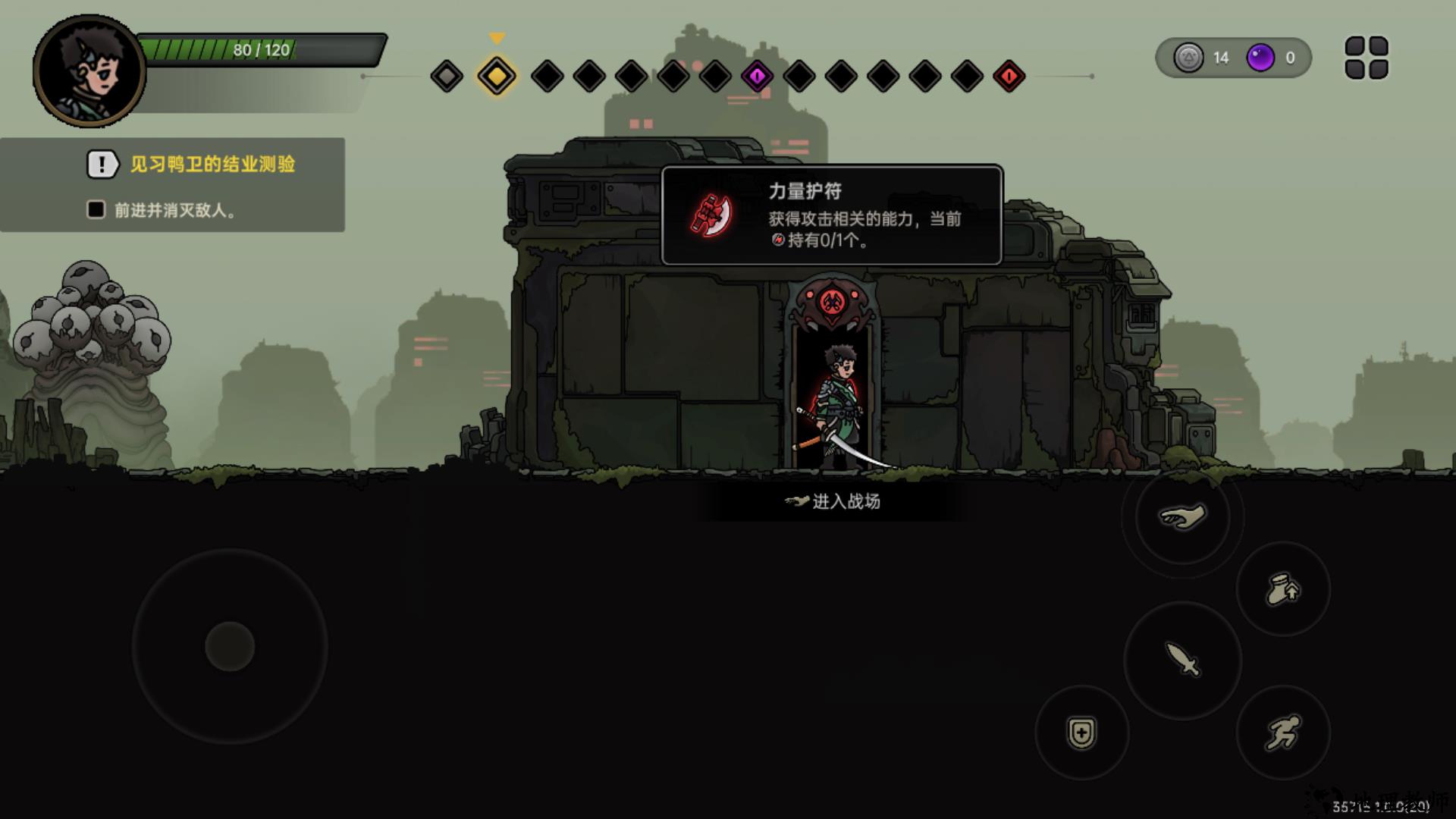Select the purple stage node marker
This screenshot has width=1456, height=819.
pos(757,76)
